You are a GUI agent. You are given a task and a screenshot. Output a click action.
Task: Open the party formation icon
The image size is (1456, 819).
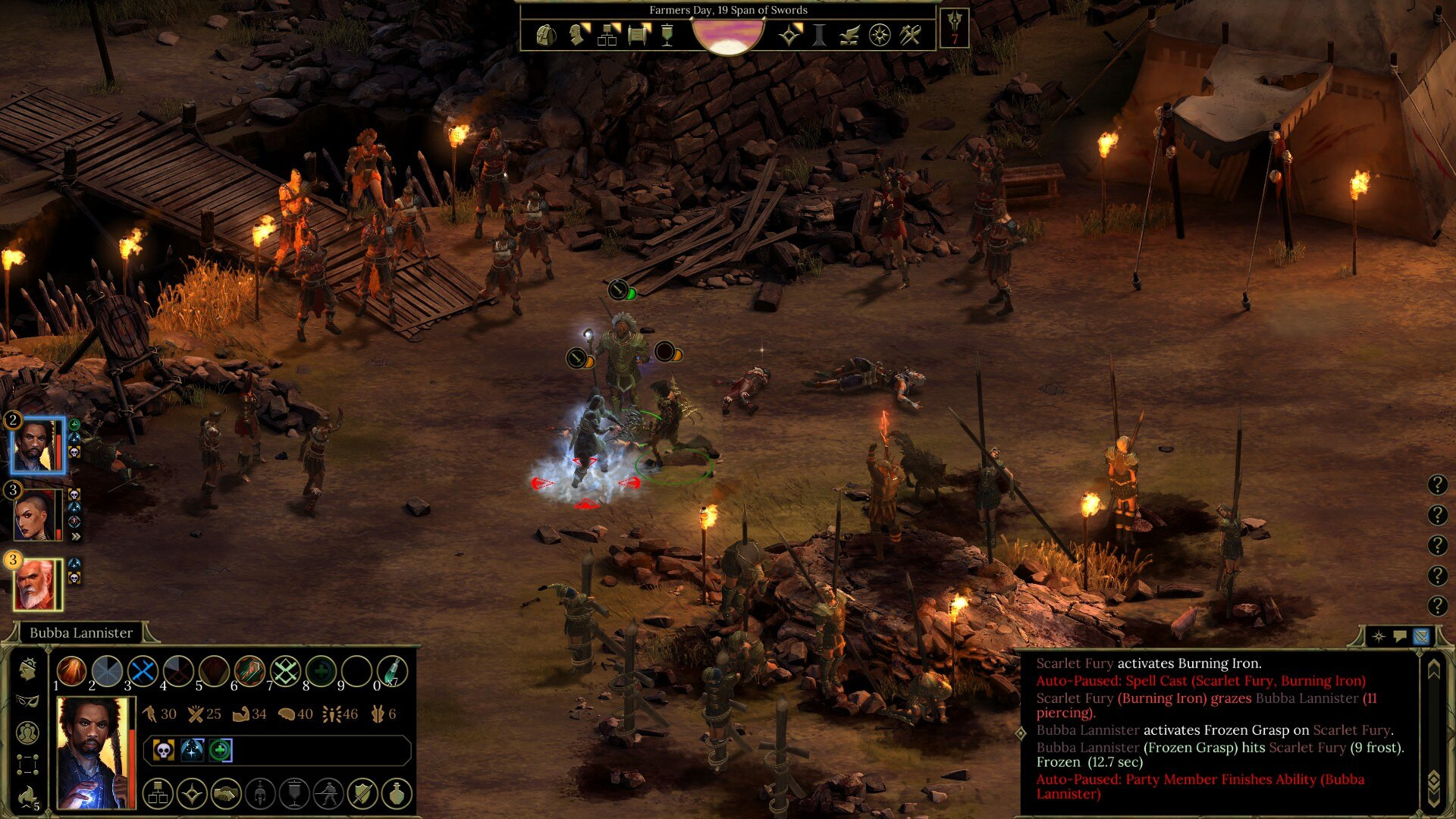tap(27, 764)
